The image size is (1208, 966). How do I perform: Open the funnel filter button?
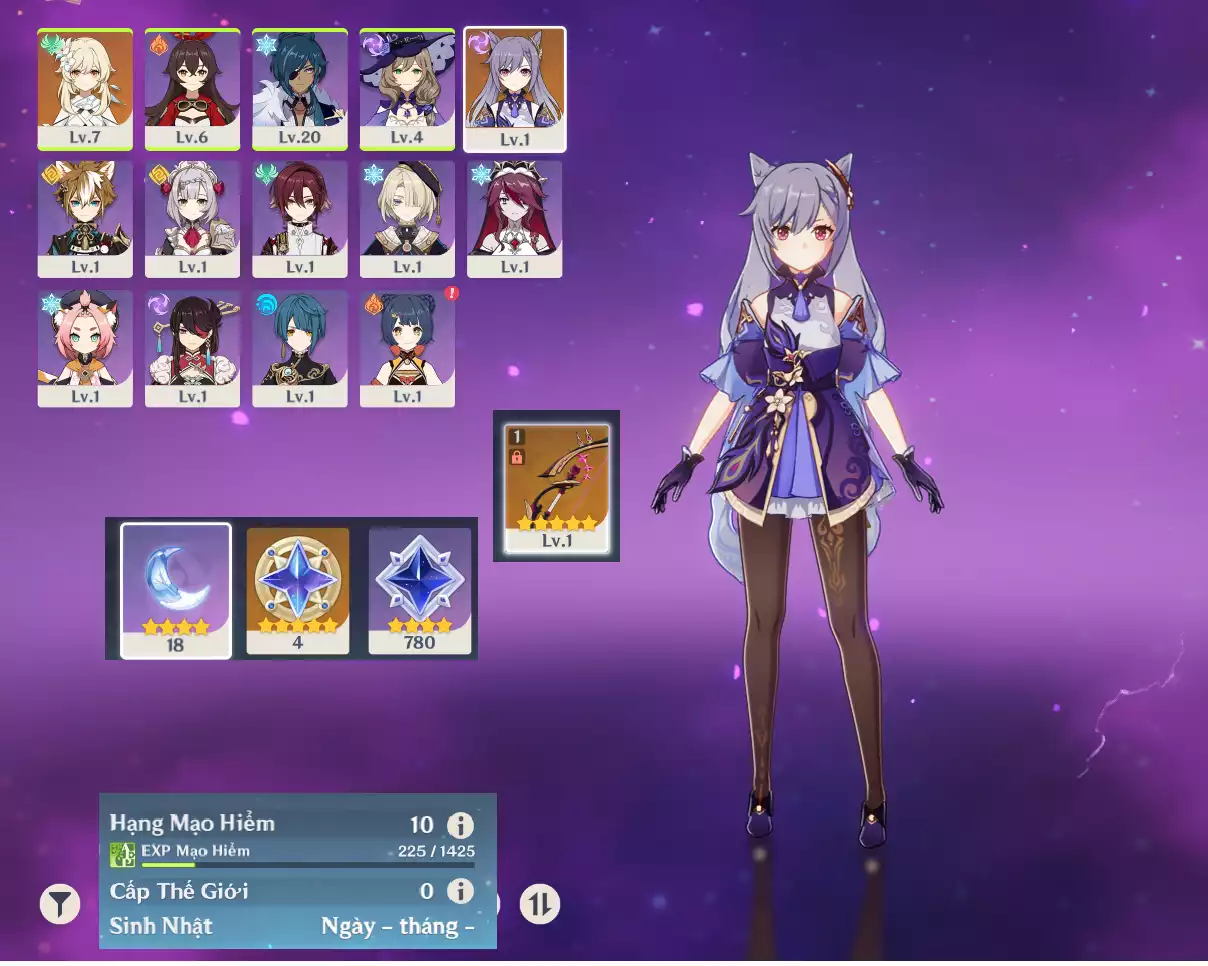point(60,905)
